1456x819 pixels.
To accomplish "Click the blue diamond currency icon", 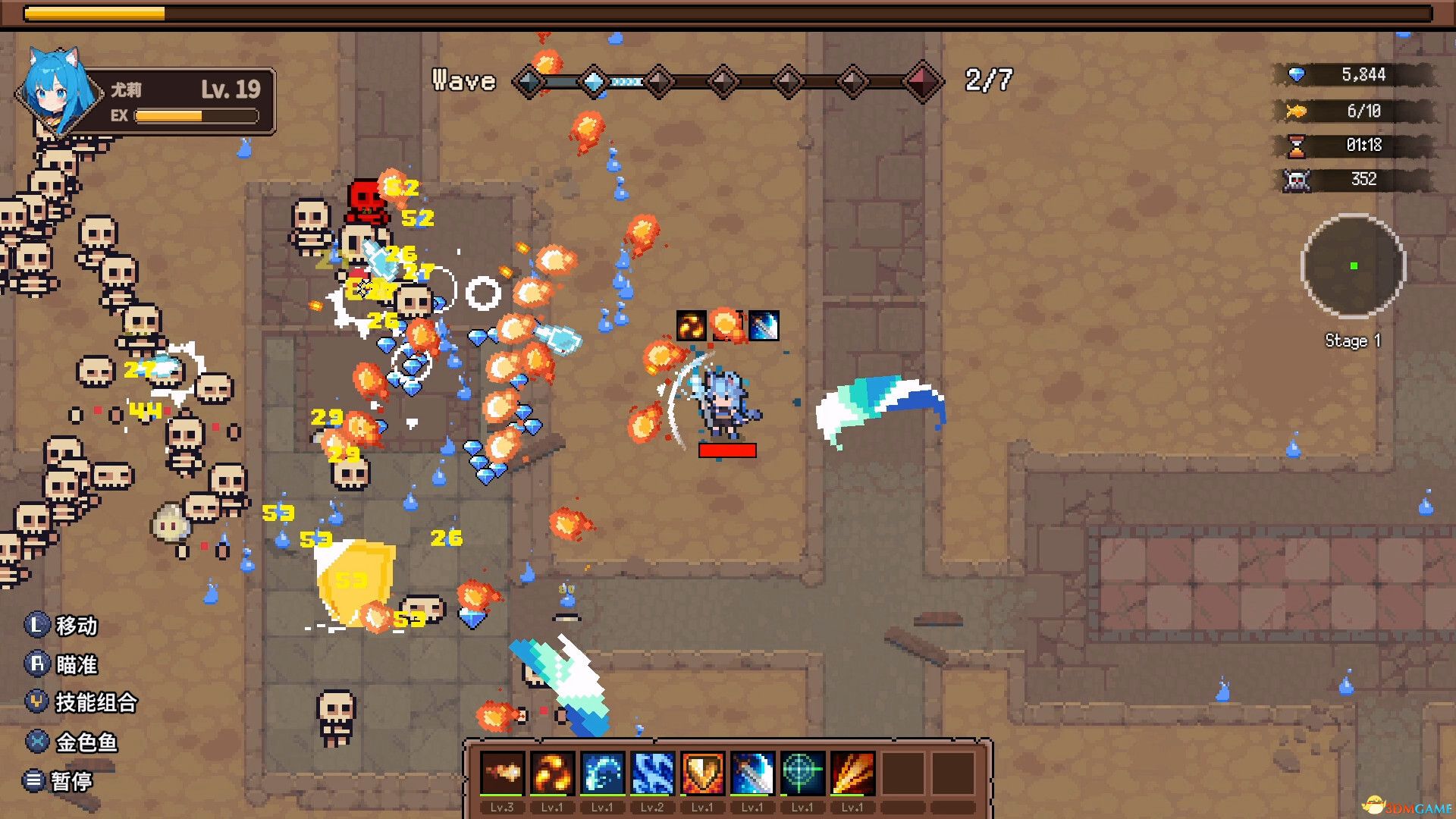I will 1298,75.
